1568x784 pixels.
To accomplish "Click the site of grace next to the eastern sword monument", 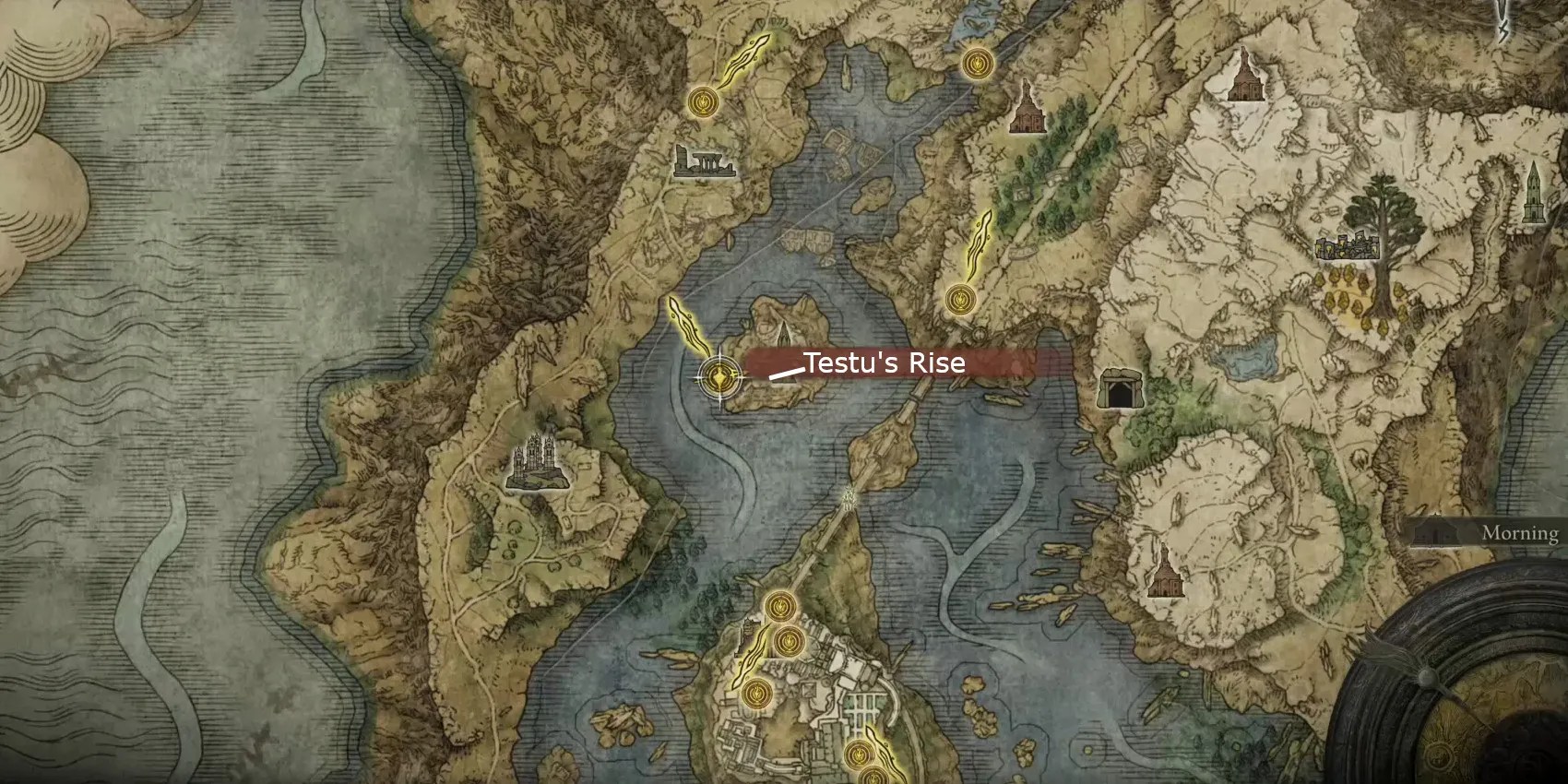I will 959,300.
